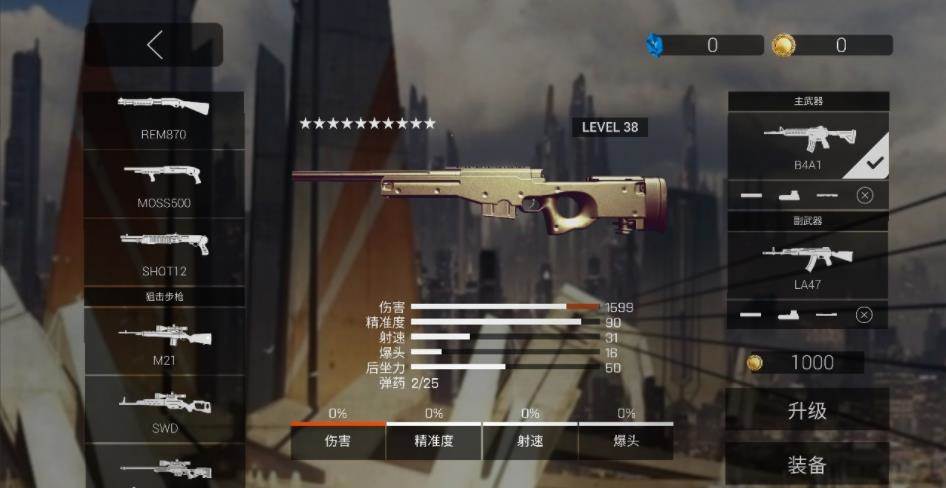
Task: Equip weapon with the 装备 button
Action: pyautogui.click(x=807, y=465)
